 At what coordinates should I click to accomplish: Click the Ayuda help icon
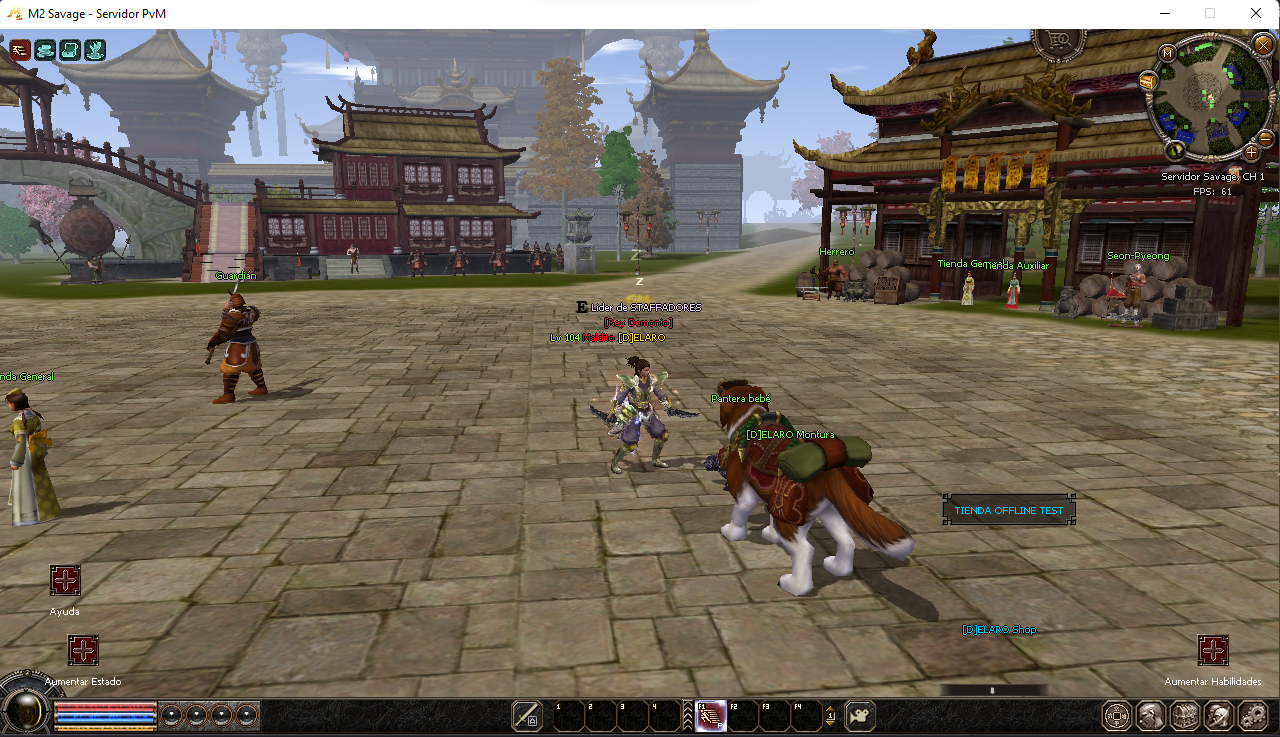65,581
